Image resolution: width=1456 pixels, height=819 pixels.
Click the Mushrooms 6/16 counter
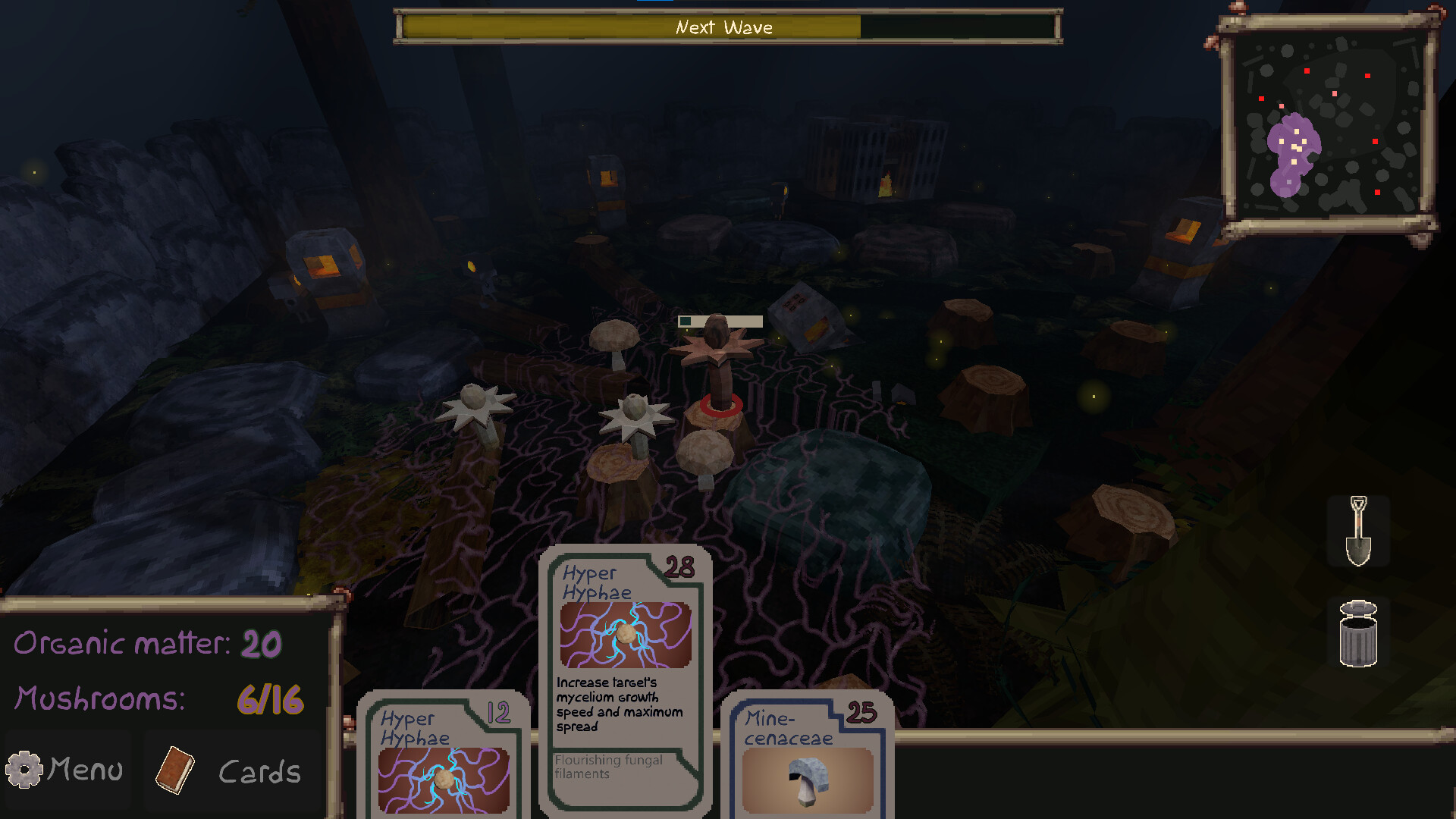point(159,699)
